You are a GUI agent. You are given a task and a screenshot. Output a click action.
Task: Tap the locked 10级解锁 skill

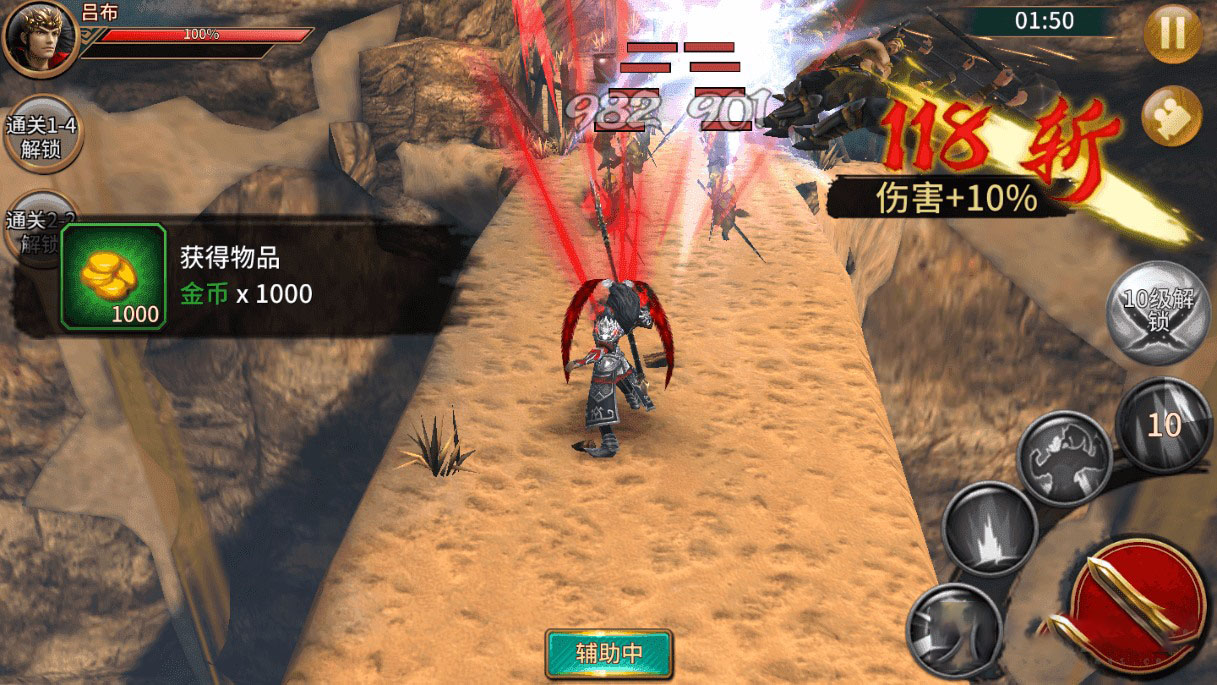(x=1158, y=312)
